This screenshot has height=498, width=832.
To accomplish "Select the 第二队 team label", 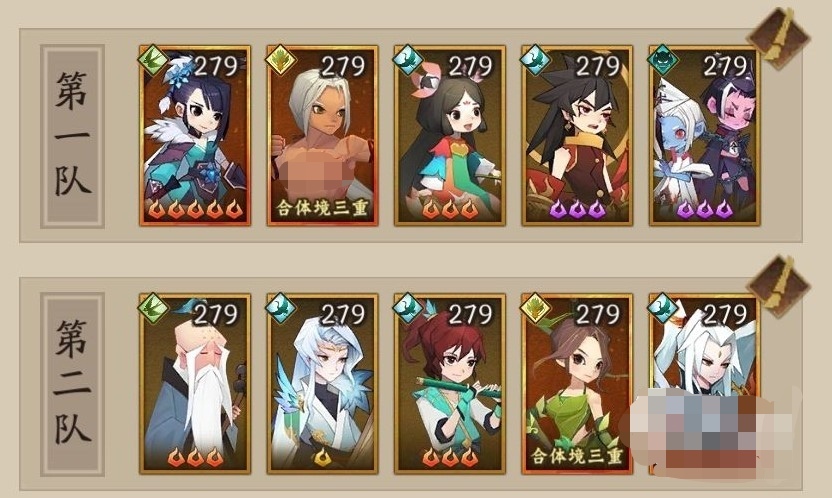I will tap(72, 383).
